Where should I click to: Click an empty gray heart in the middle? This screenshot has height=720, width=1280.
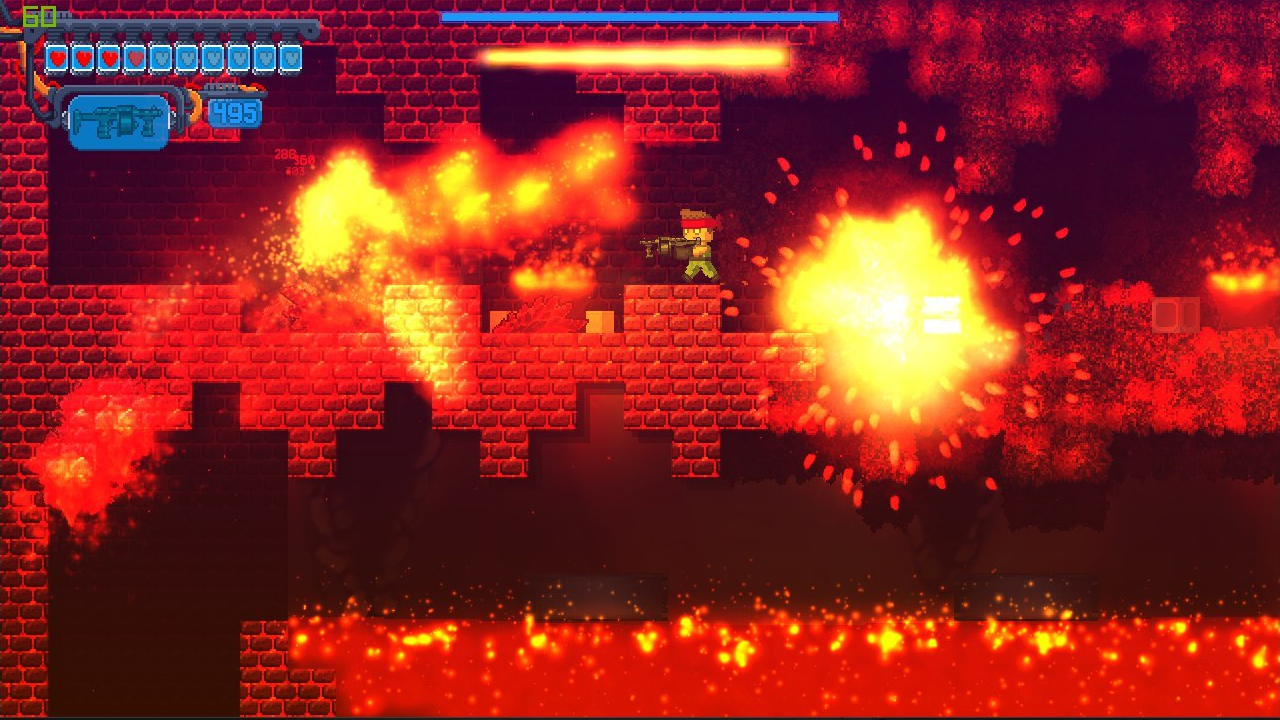pos(188,57)
